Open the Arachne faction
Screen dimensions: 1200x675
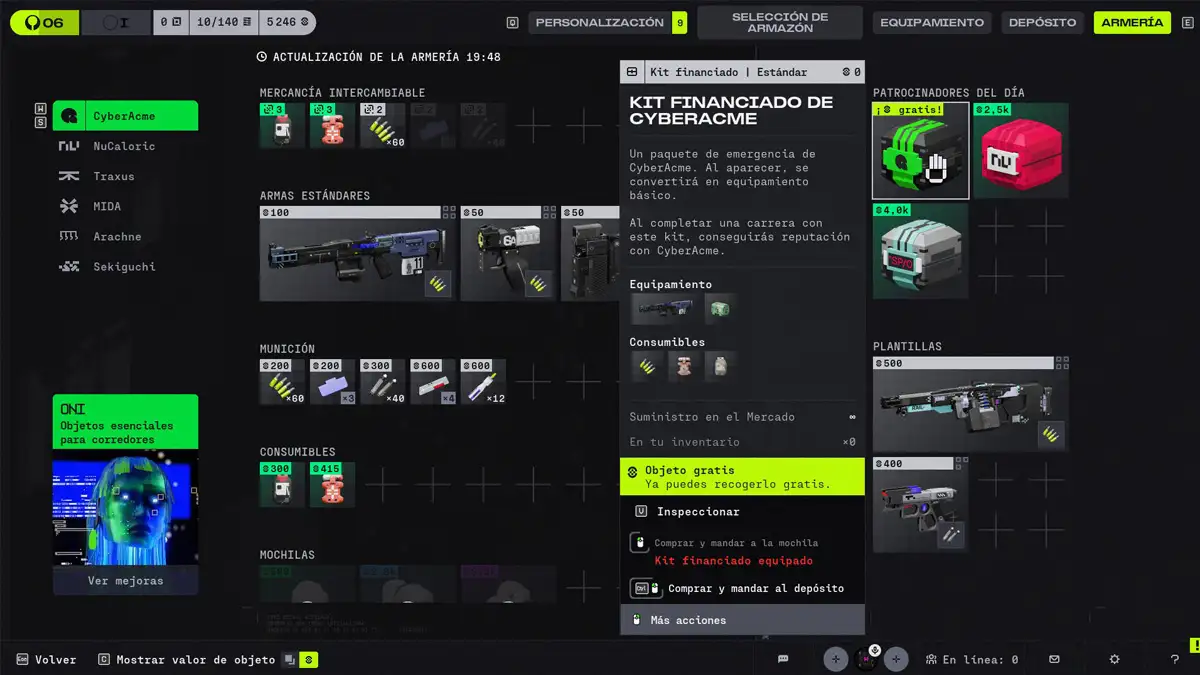pos(117,236)
